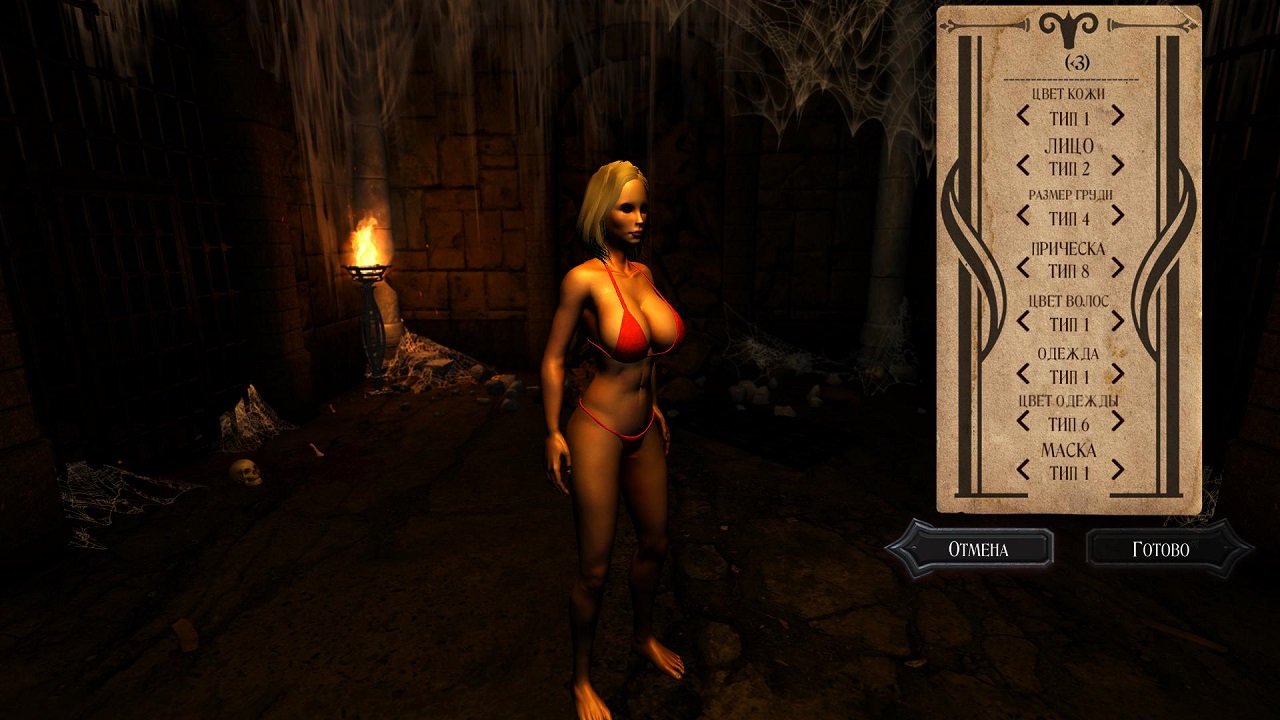
Task: Switch to previous Лицо face type
Action: [1023, 165]
